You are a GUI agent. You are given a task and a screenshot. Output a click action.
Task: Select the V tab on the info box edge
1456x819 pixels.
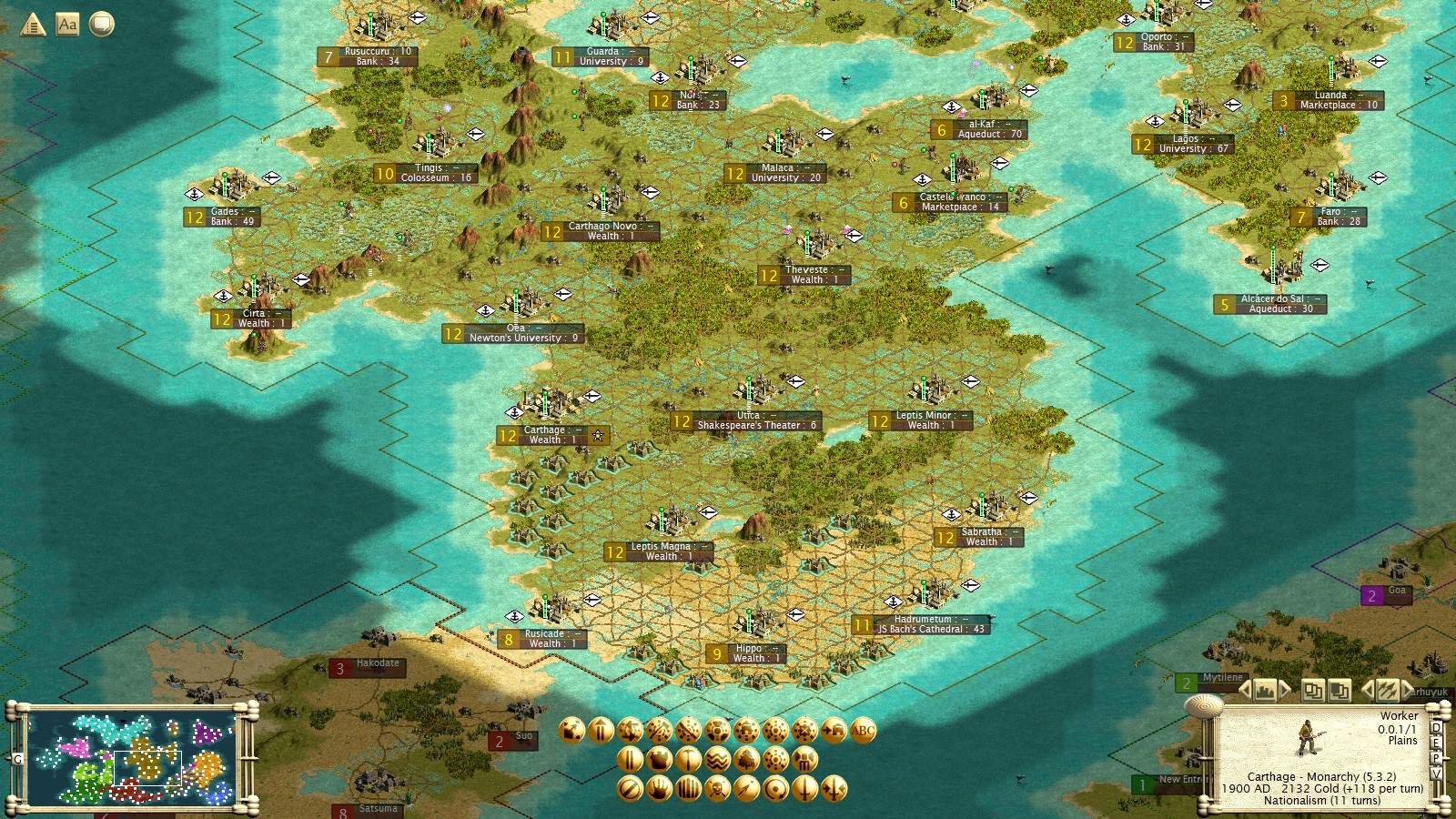1436,774
